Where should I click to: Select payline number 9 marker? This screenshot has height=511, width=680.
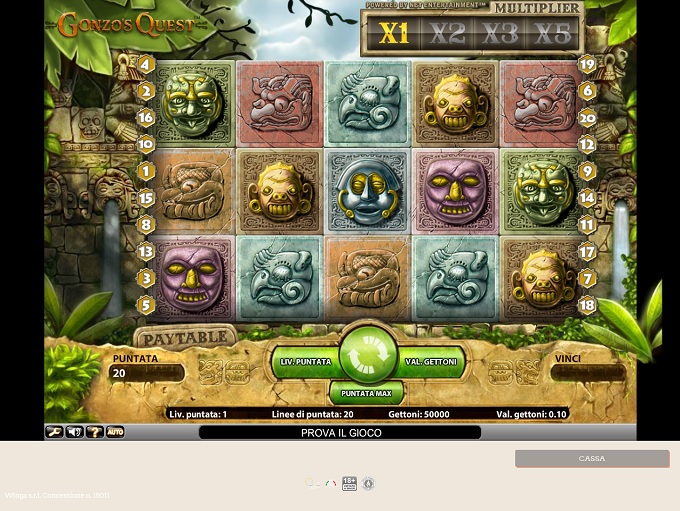(x=587, y=172)
